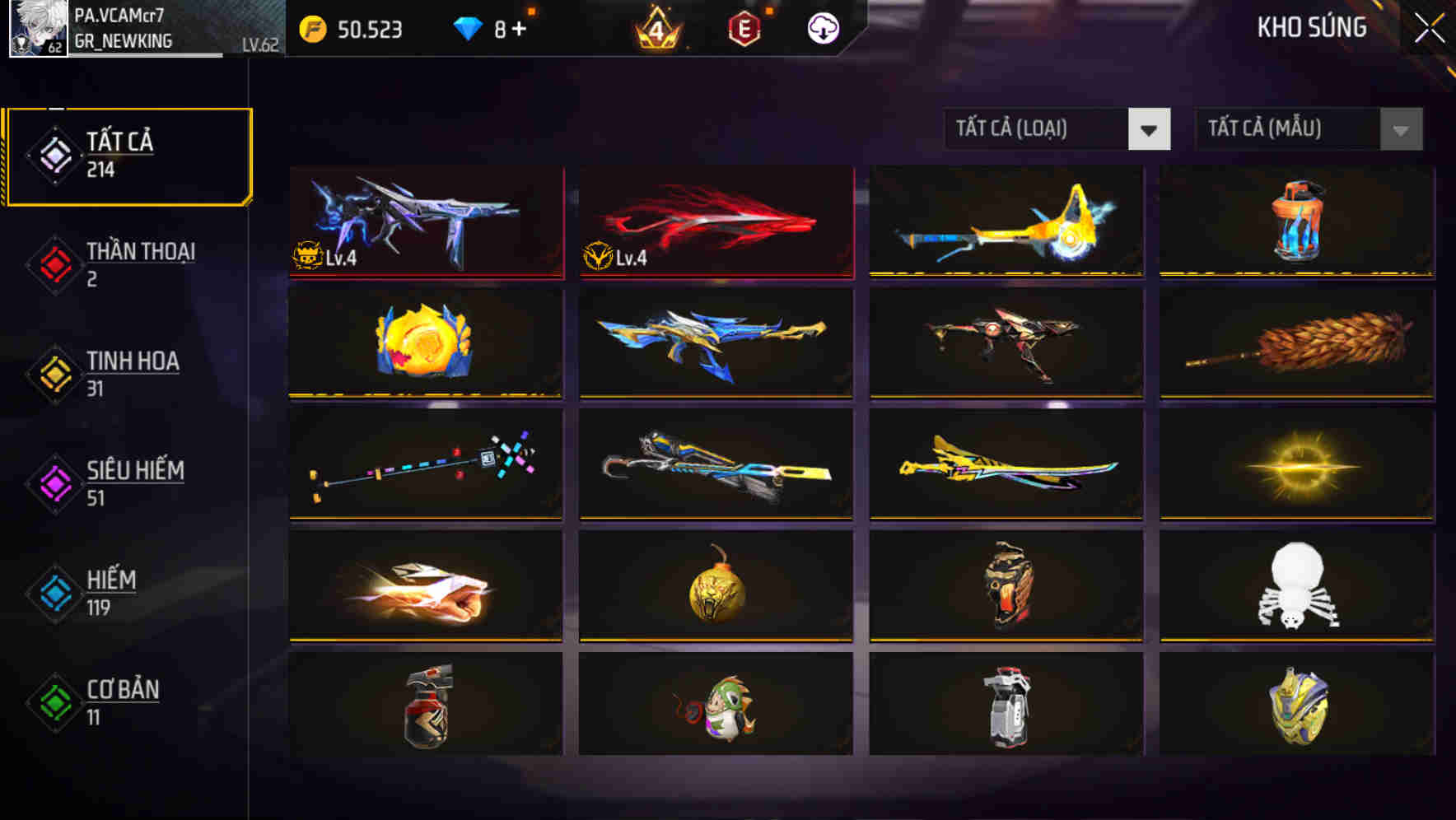Click the LOẠI dropdown arrow button
Image resolution: width=1456 pixels, height=820 pixels.
coord(1150,129)
